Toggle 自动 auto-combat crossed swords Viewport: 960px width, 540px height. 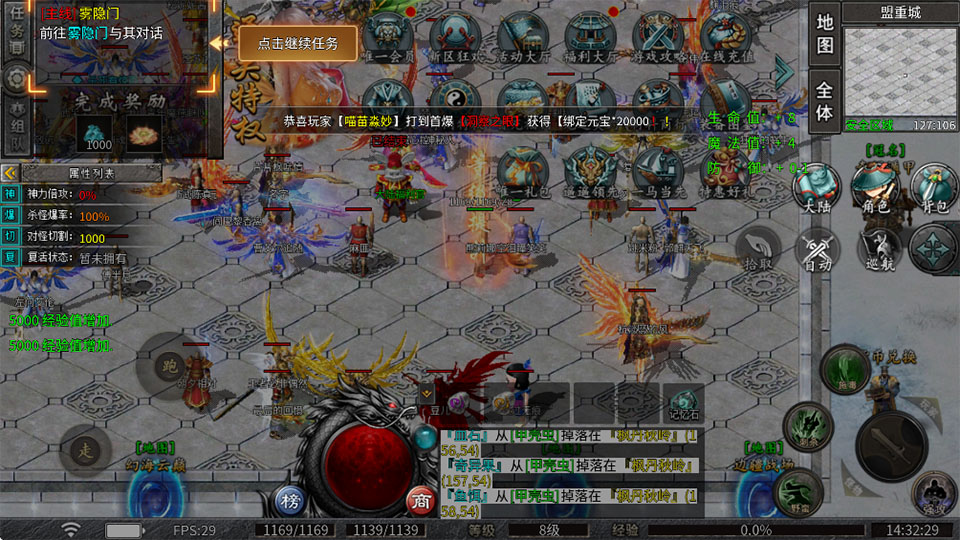(819, 249)
